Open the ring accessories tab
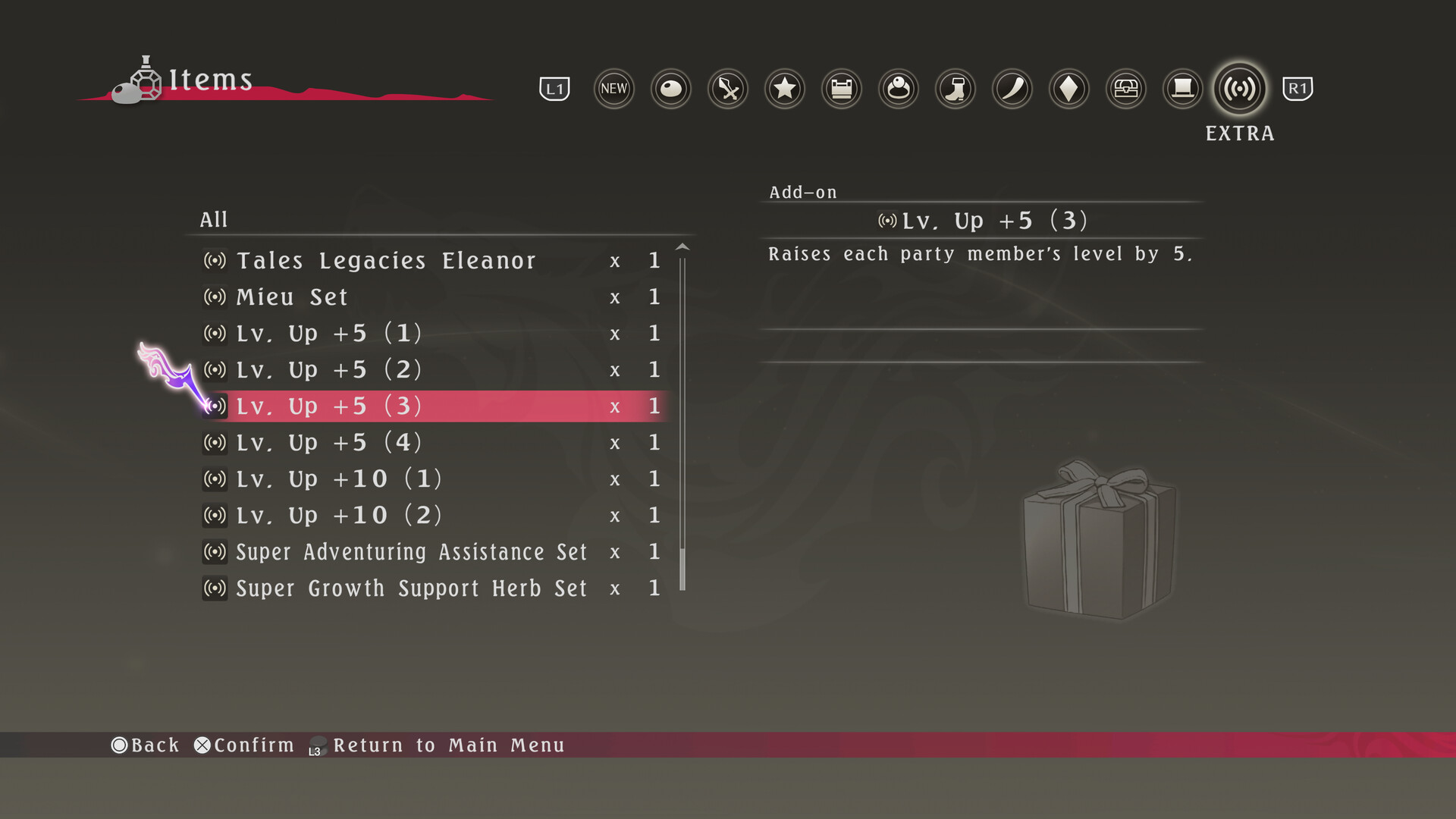The height and width of the screenshot is (819, 1456). tap(899, 89)
